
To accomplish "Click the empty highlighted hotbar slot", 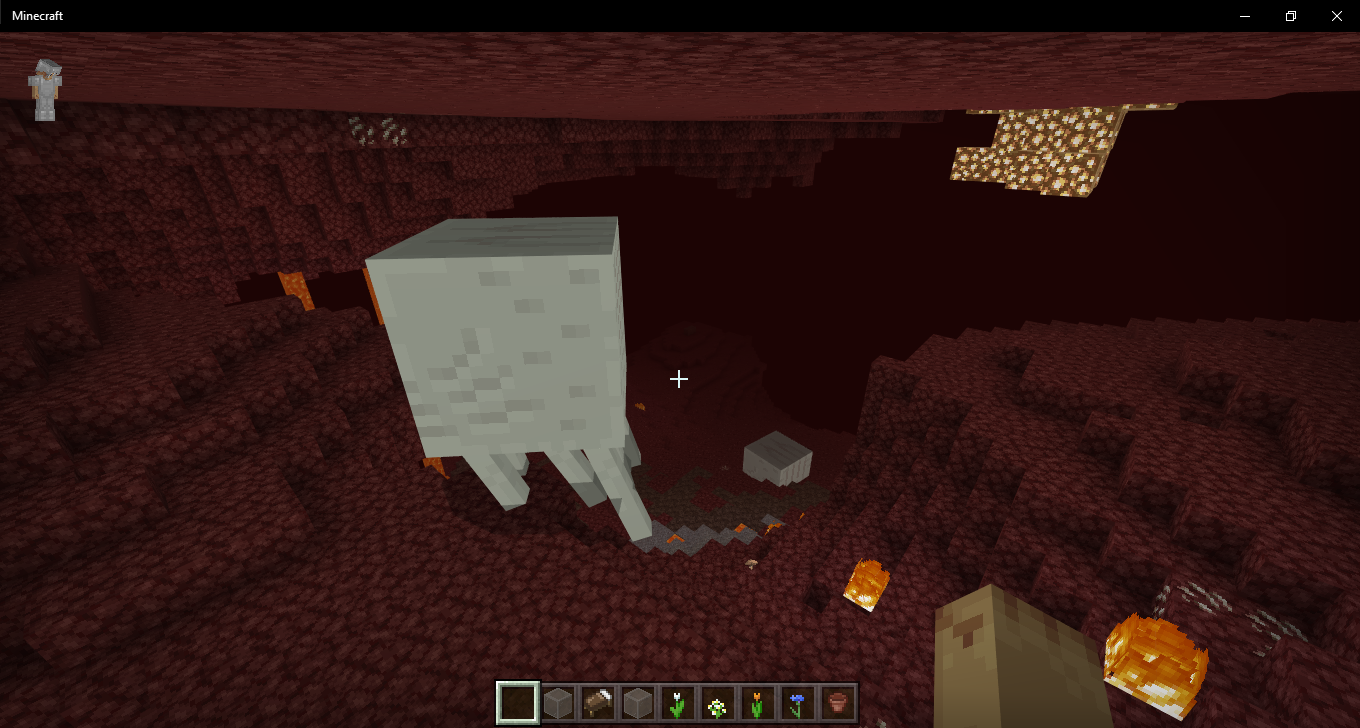I will [518, 704].
